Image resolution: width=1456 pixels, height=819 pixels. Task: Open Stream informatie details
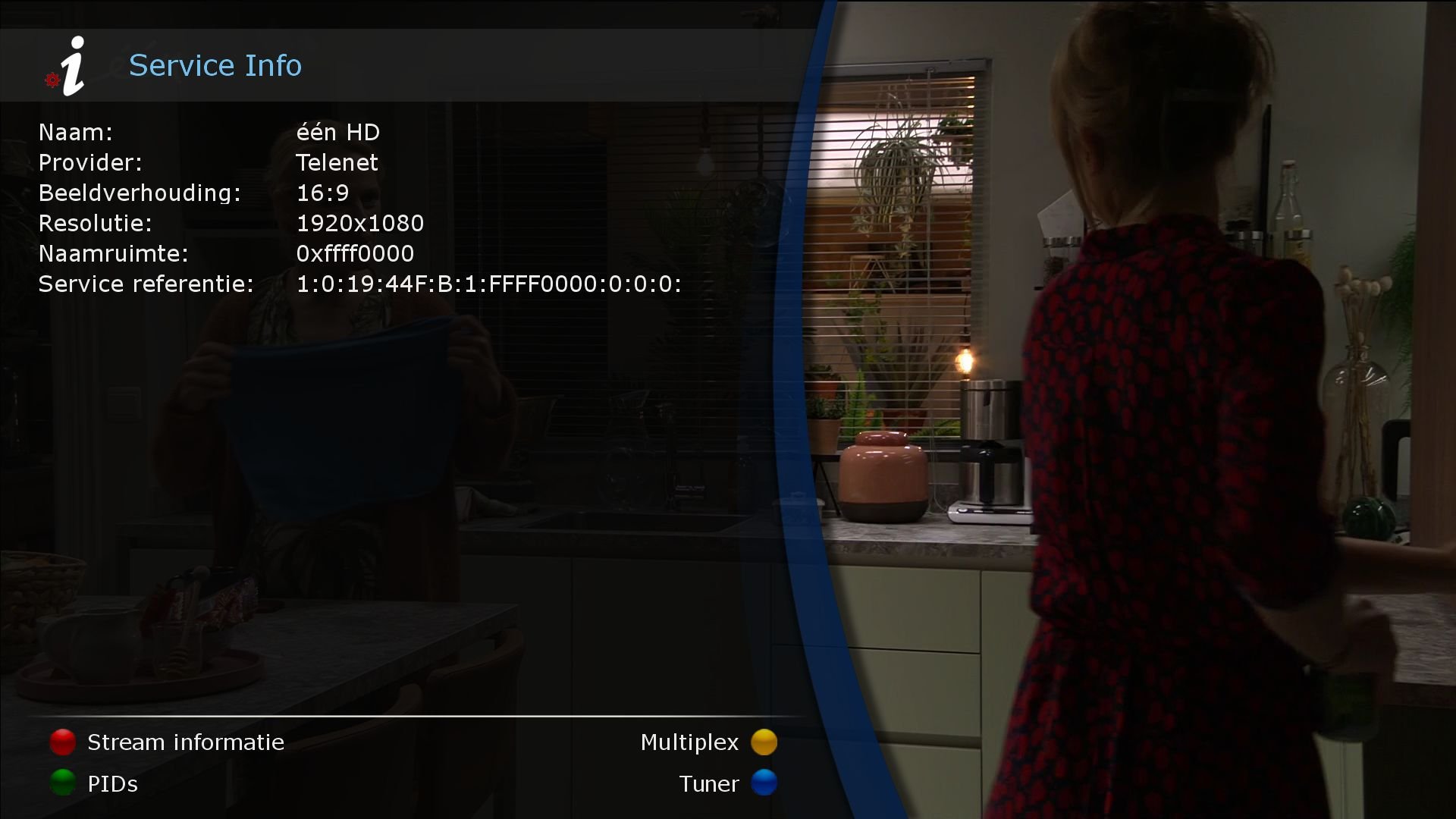(185, 742)
